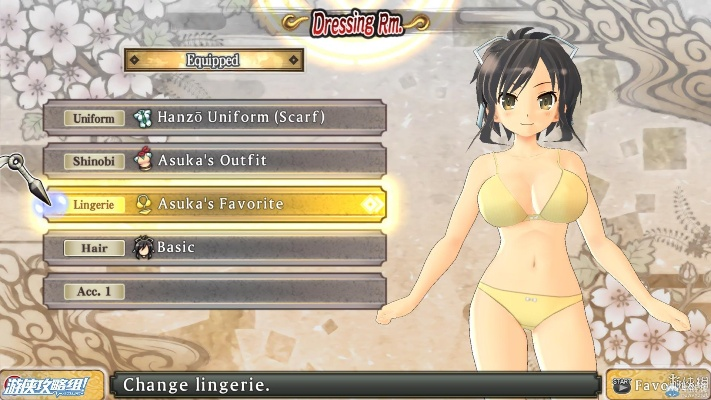Select the Uniform row with Hanzō Uniform (Scarf)
Screen dimensions: 711x400
tap(214, 117)
